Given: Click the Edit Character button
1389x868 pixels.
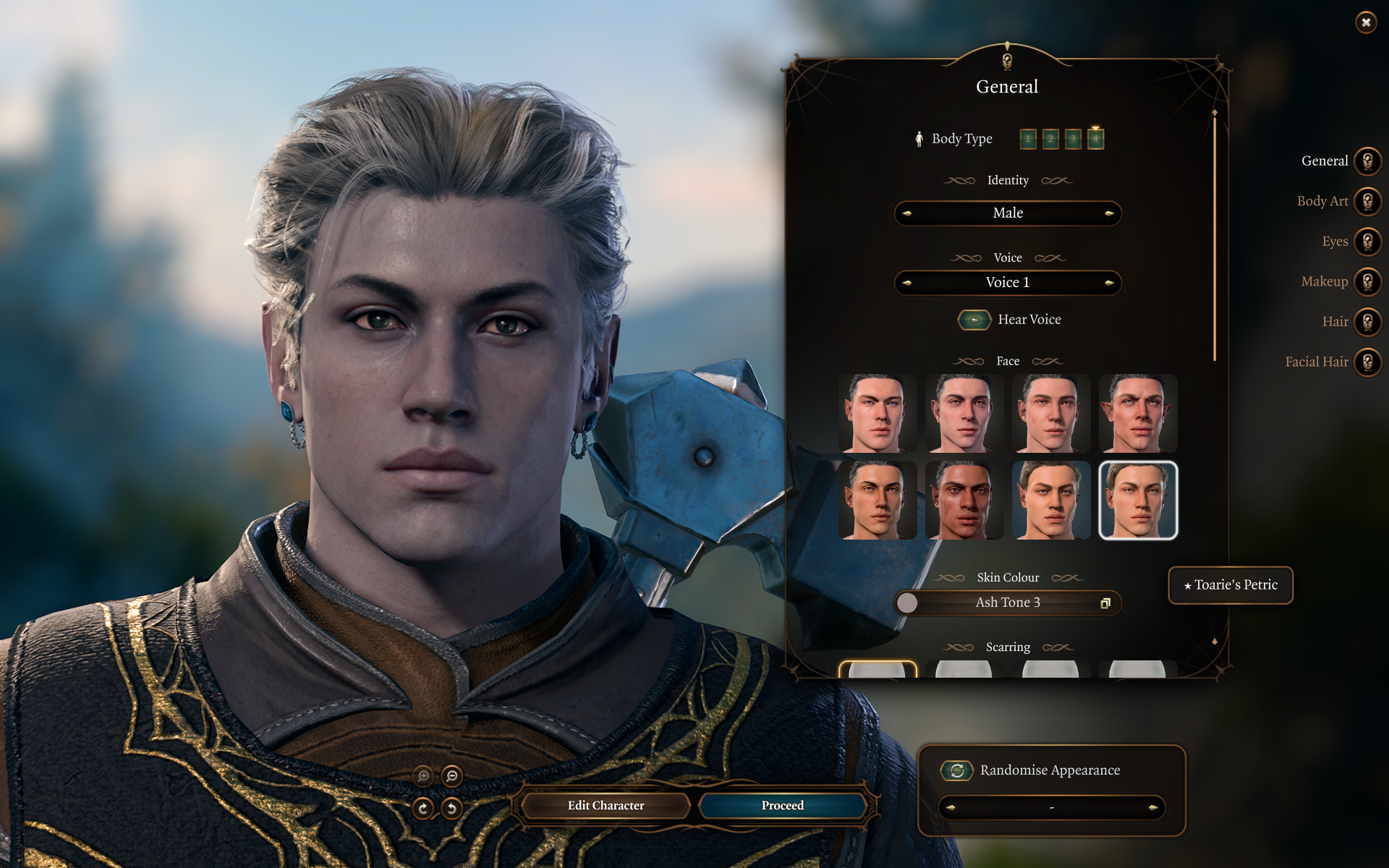Looking at the screenshot, I should [606, 806].
